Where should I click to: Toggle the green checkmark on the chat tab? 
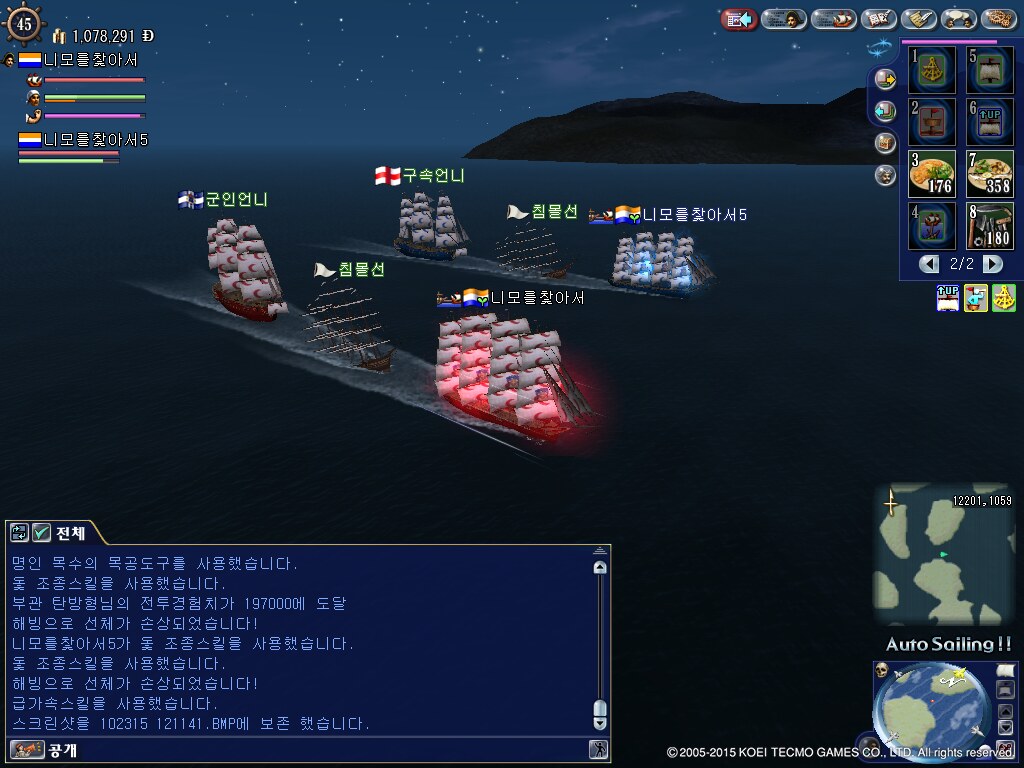(x=41, y=533)
